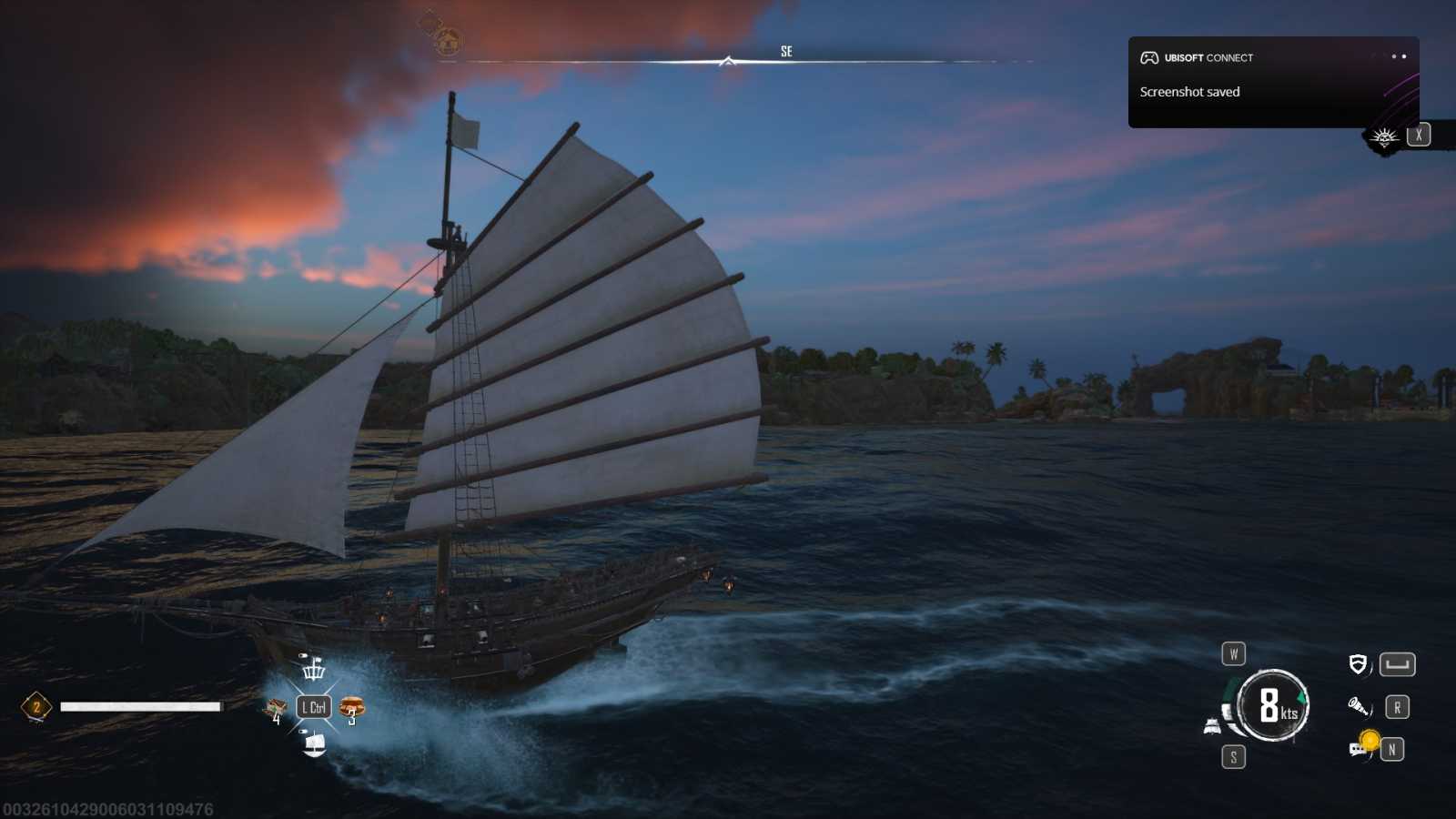Click the Ubisoft Connect gamepad icon

point(1148,57)
